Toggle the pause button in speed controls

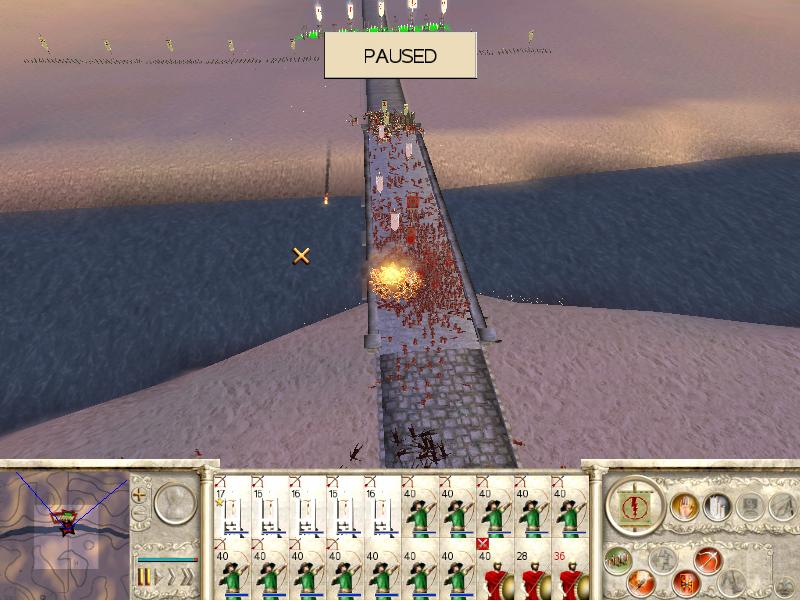(x=143, y=578)
